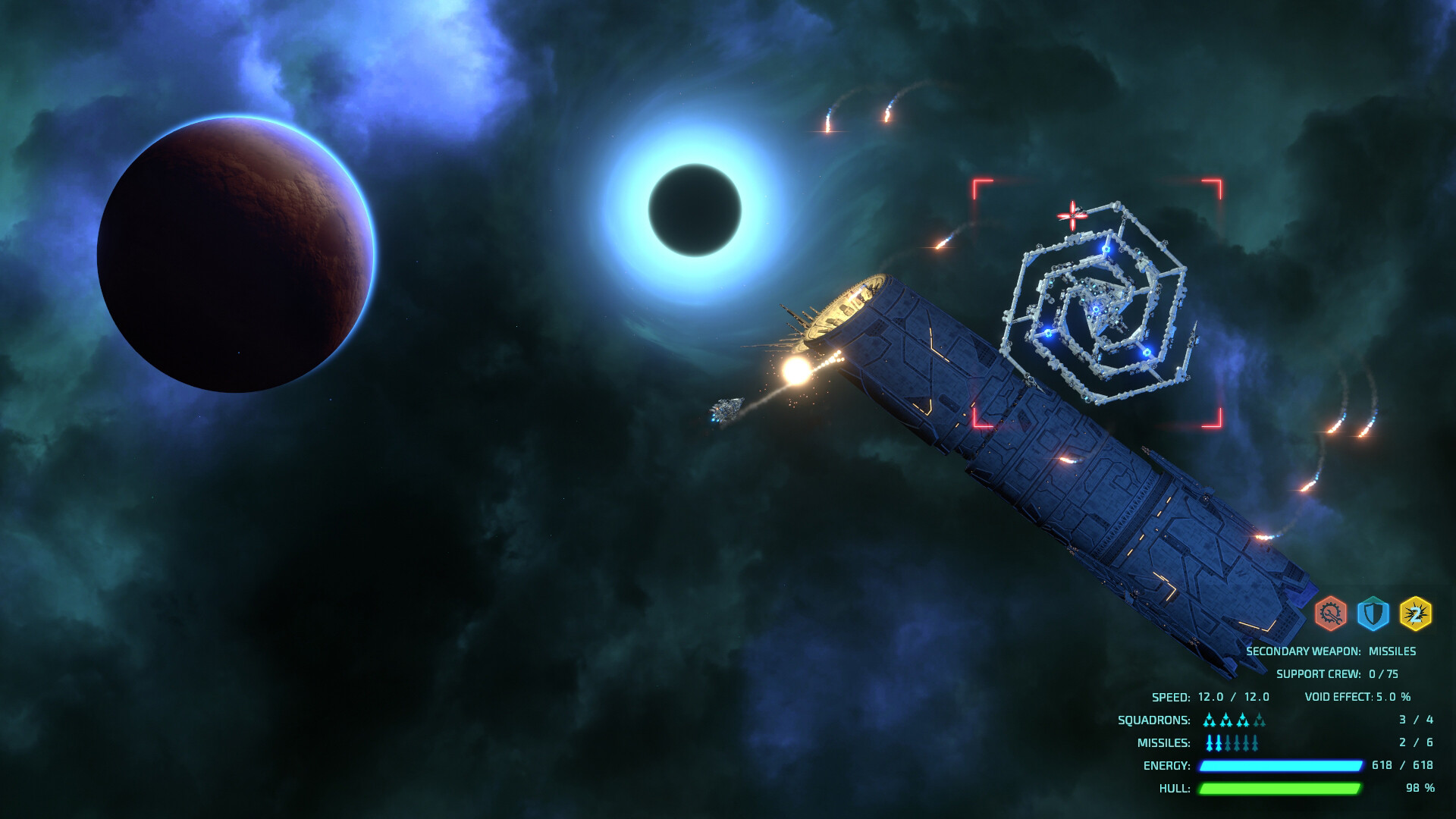Toggle the second squadron fighter icon
Image resolution: width=1456 pixels, height=819 pixels.
coord(1225,721)
